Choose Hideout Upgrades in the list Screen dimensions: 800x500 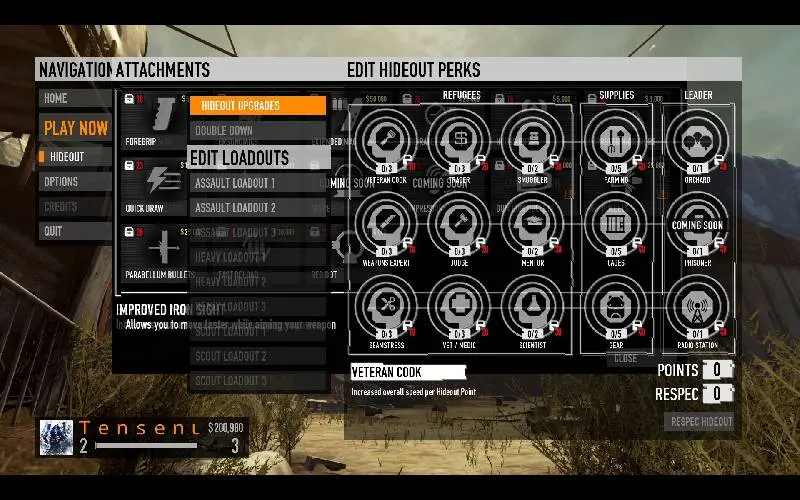(x=258, y=106)
